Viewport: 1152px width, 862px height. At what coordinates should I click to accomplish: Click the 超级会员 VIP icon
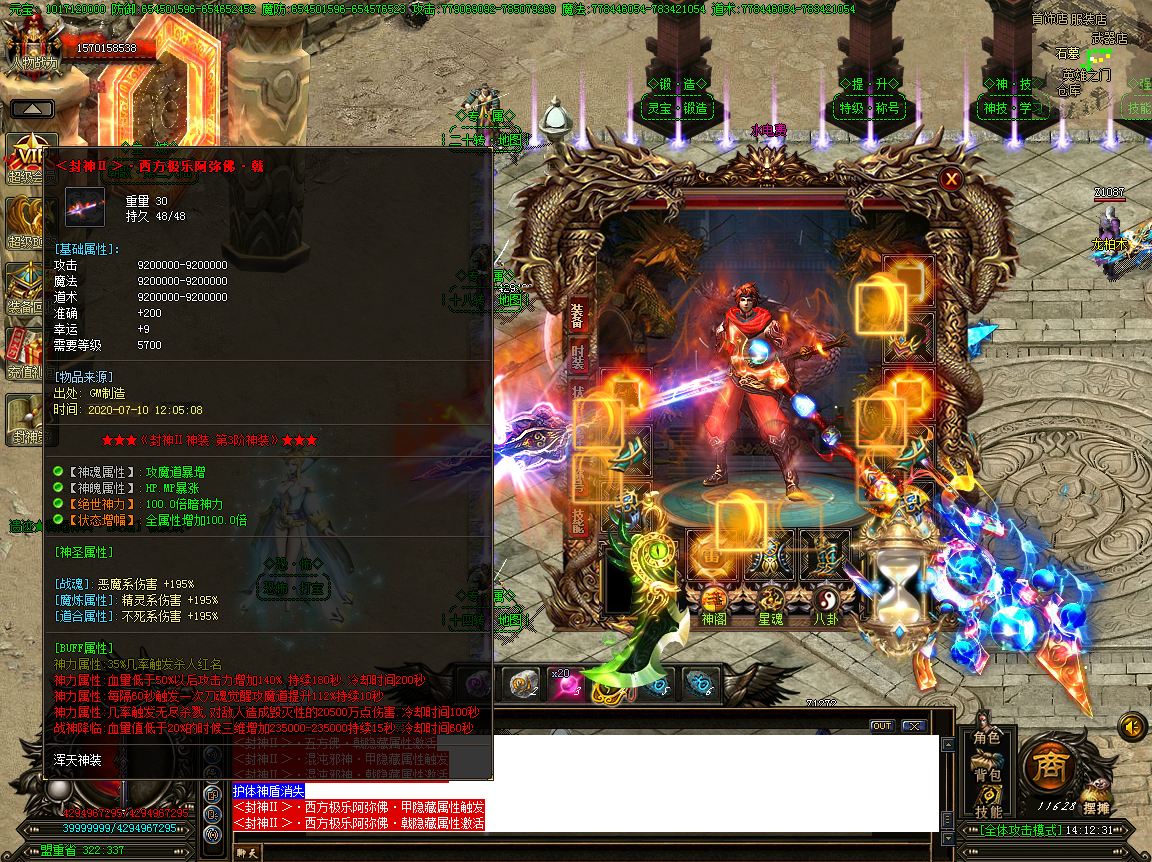point(26,160)
